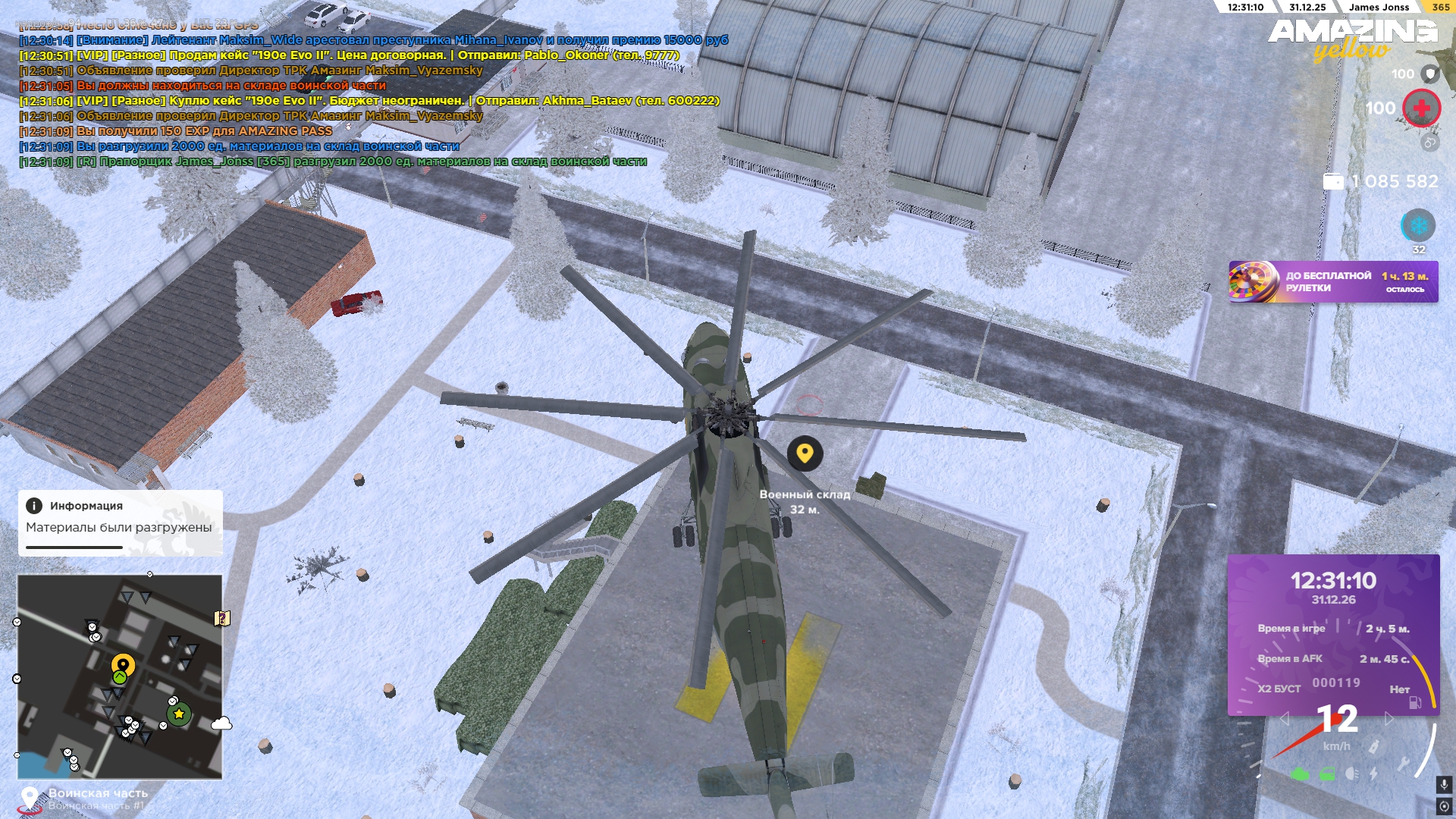Toggle the green engine indicator
The image size is (1456, 819).
pyautogui.click(x=1300, y=773)
